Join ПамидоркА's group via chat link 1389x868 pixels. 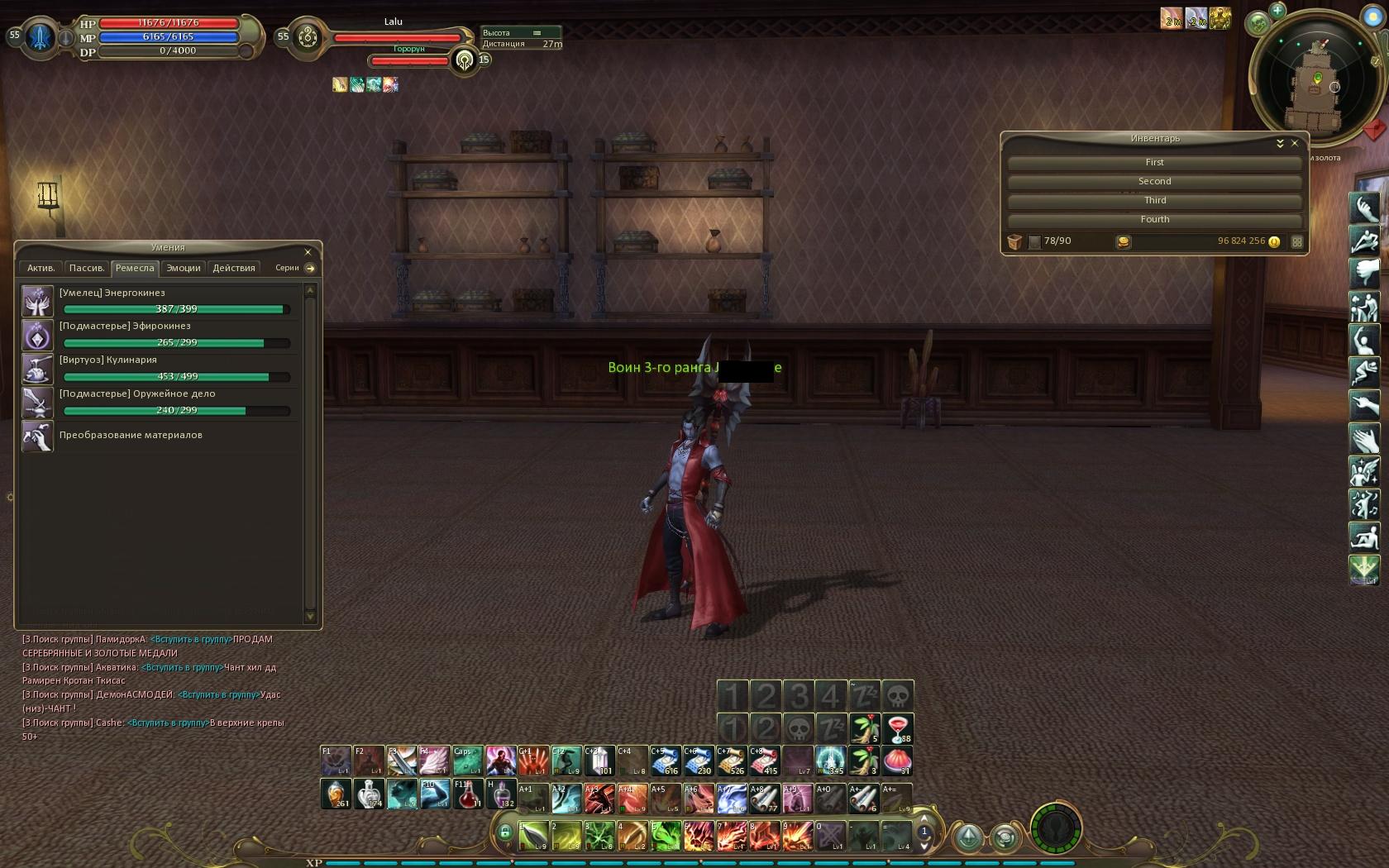coord(191,639)
